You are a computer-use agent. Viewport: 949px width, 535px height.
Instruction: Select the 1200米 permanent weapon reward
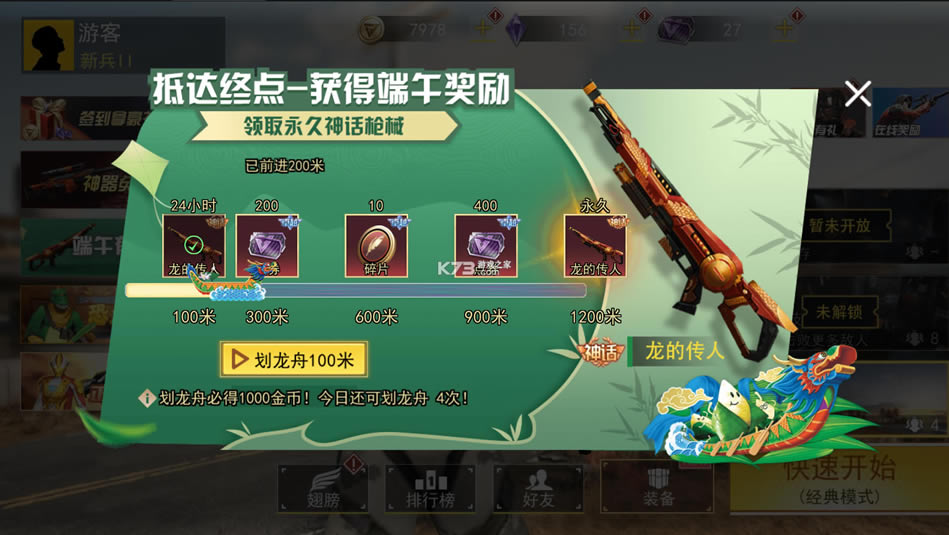(x=595, y=246)
